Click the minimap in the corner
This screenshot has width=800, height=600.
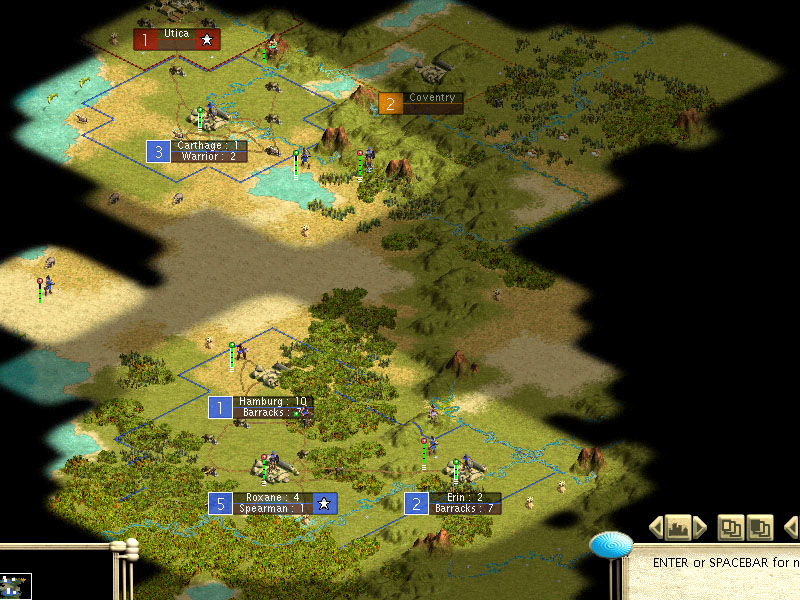coord(16,586)
